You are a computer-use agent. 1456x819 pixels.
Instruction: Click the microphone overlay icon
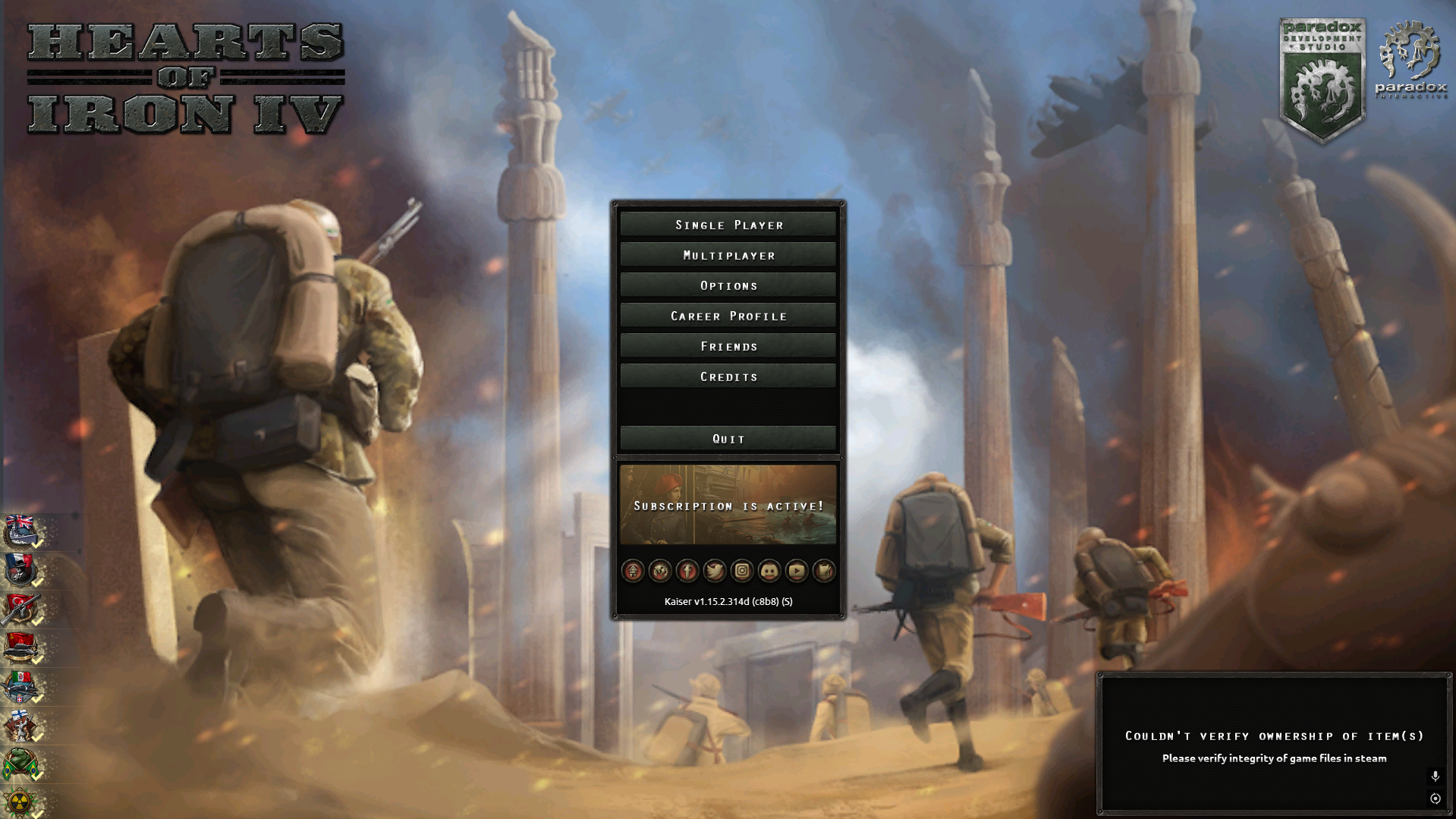click(x=1435, y=776)
